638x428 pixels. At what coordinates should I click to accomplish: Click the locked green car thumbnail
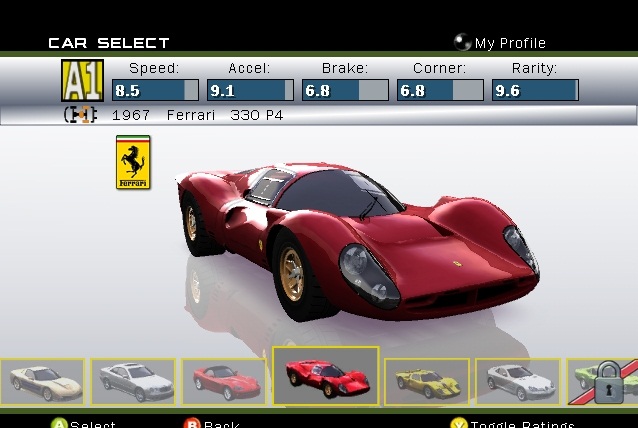pos(602,382)
